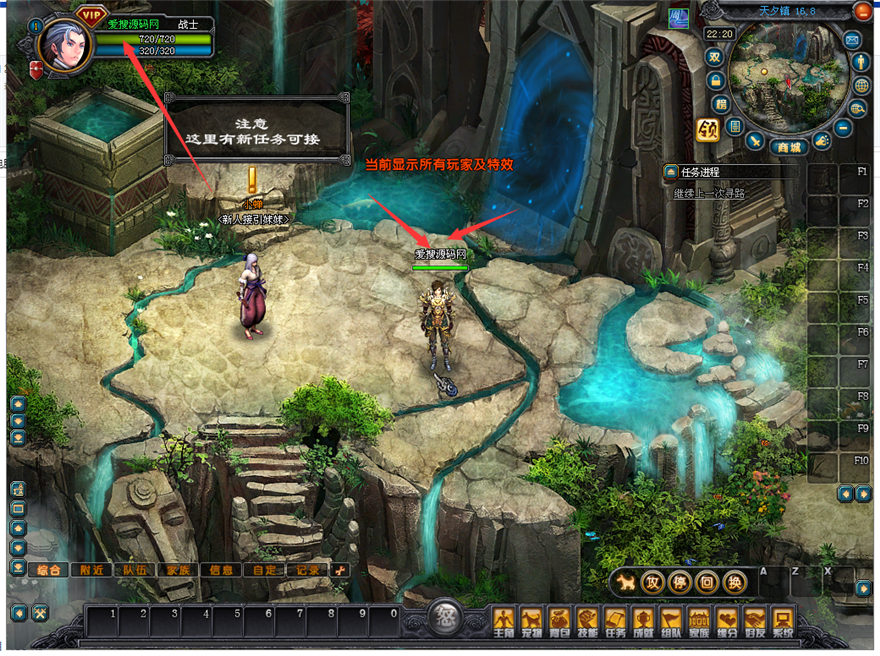Image resolution: width=880 pixels, height=656 pixels.
Task: Open the 背包 bag inventory
Action: 560,619
